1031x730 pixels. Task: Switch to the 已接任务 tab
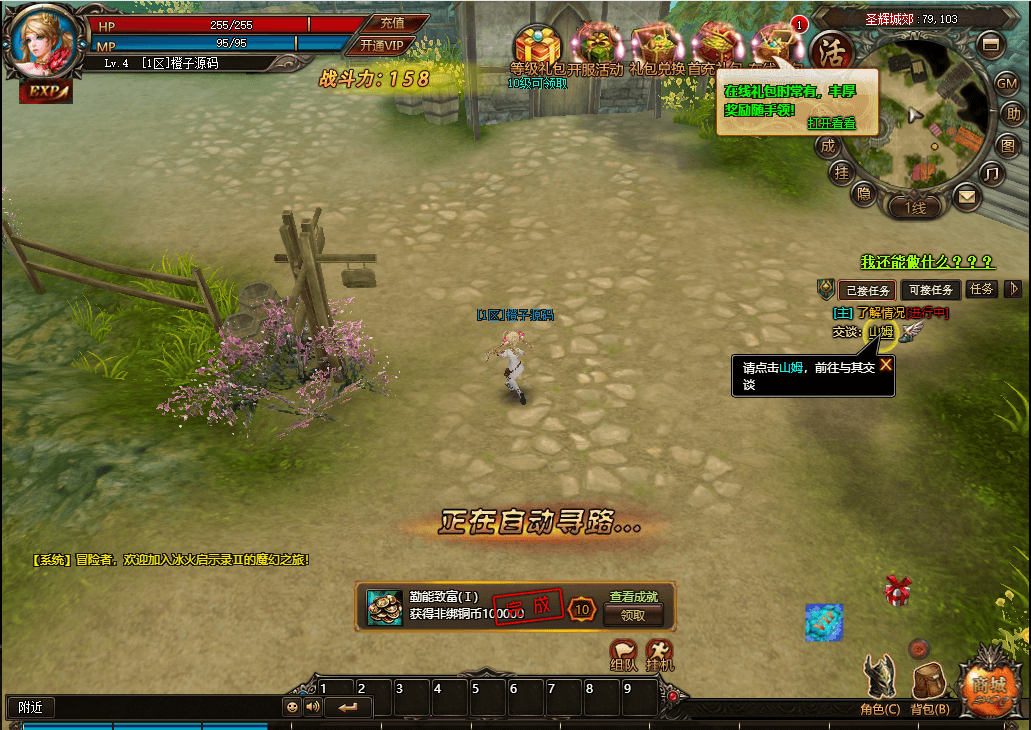(867, 290)
